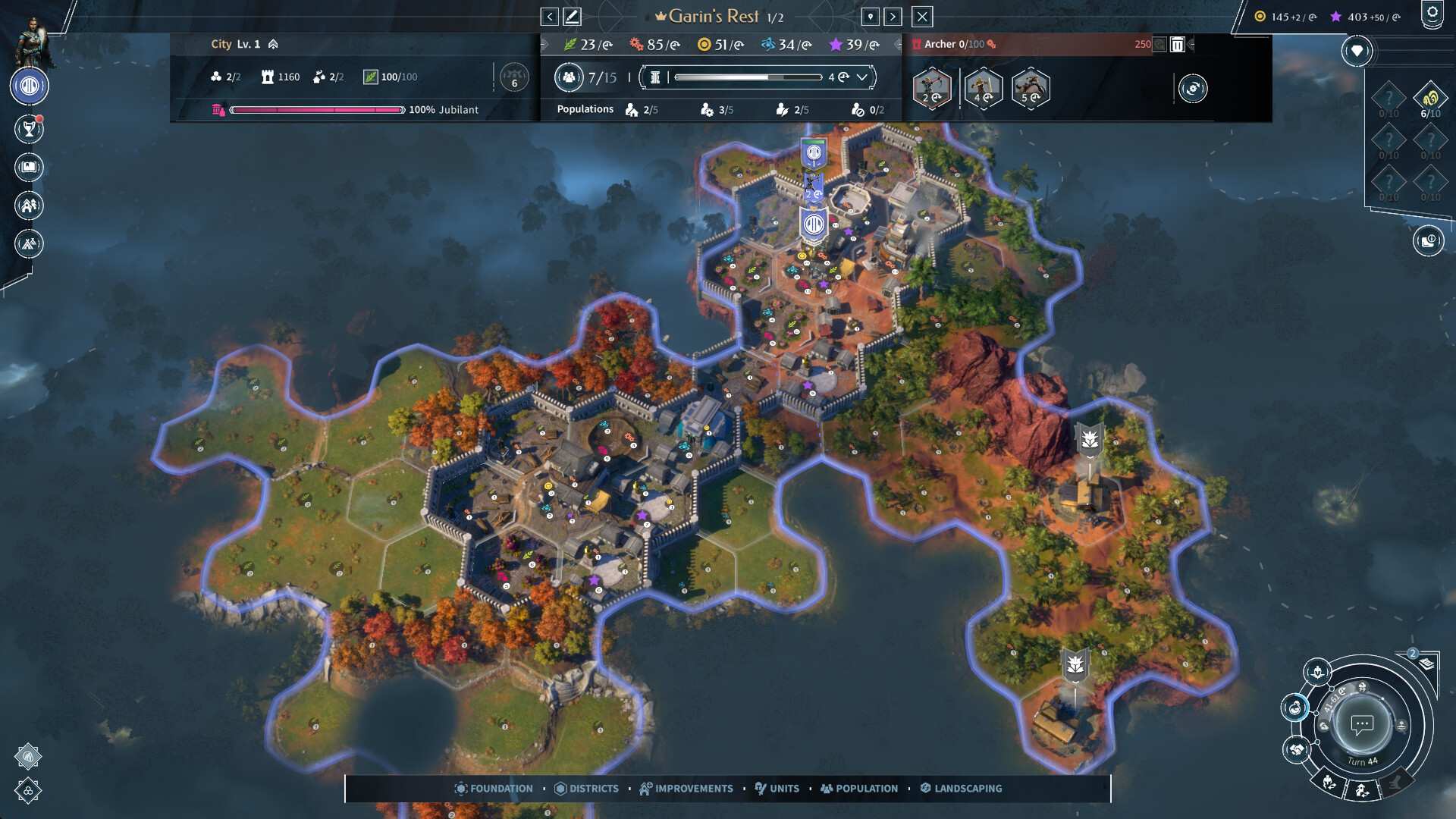Click the faction emblem in the left sidebar

tap(28, 86)
